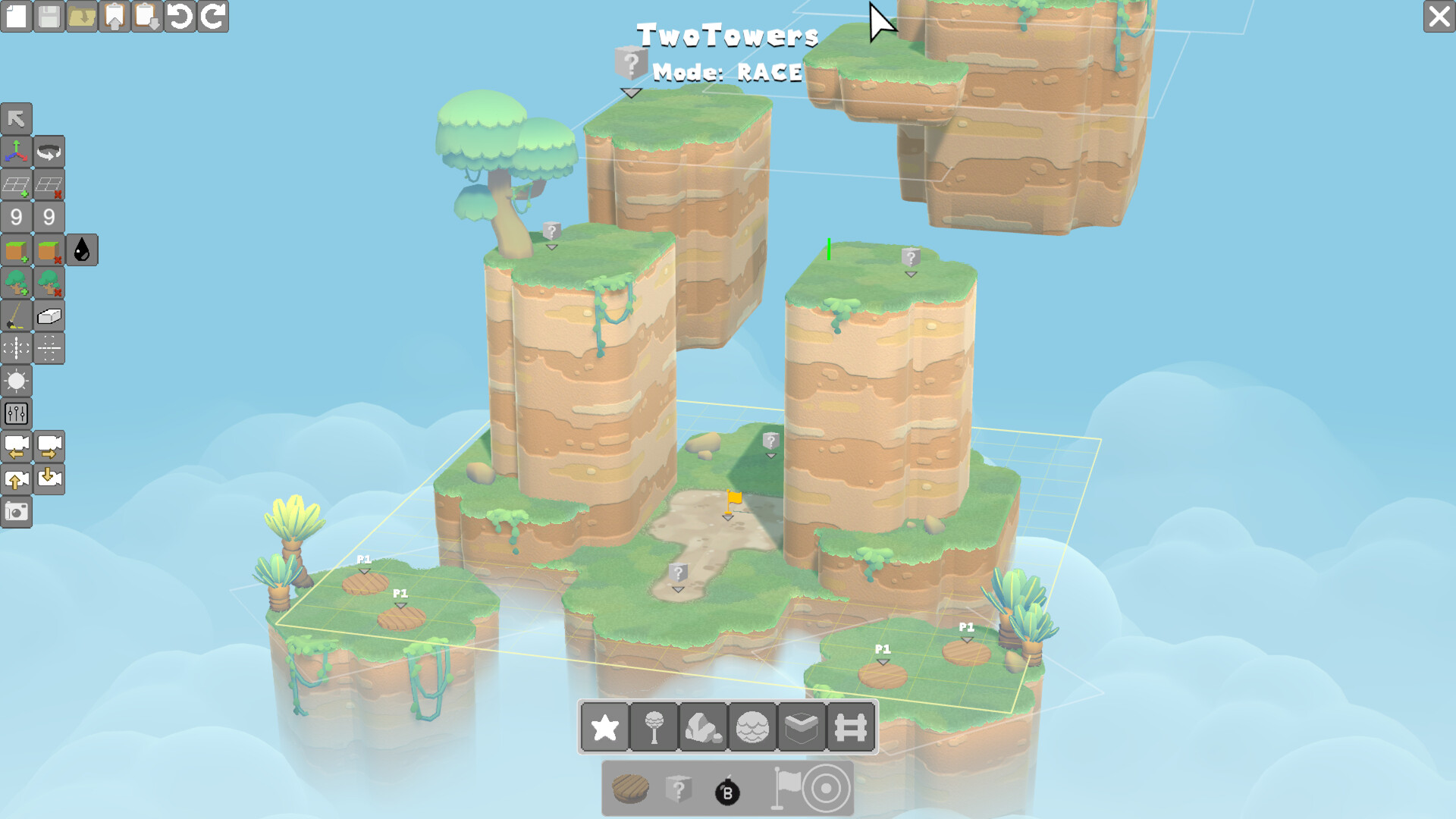Activate the move axes gizmo tool
The height and width of the screenshot is (819, 1456).
pos(17,152)
